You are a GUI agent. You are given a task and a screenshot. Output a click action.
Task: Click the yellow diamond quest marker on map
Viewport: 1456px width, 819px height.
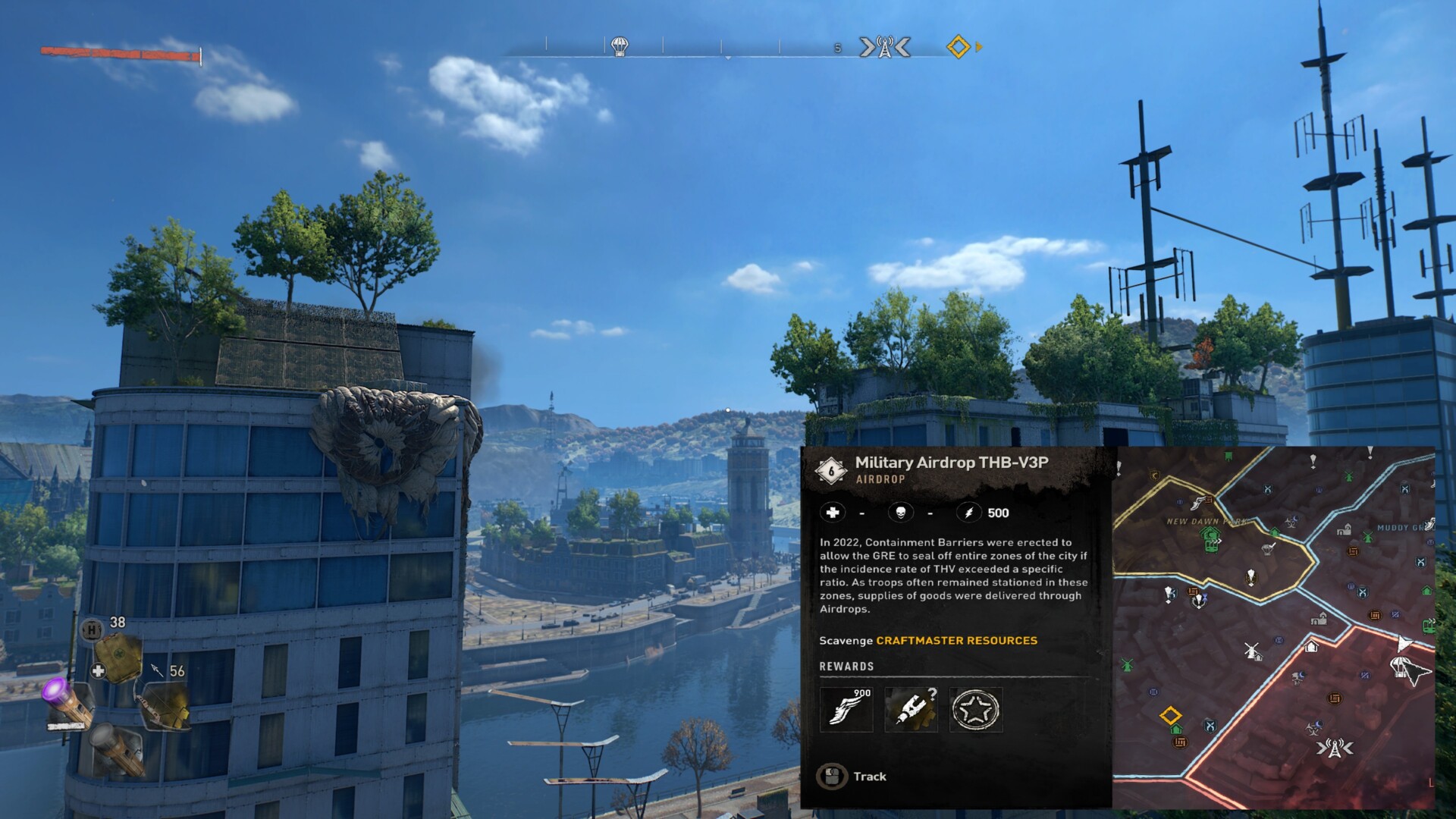[1170, 715]
